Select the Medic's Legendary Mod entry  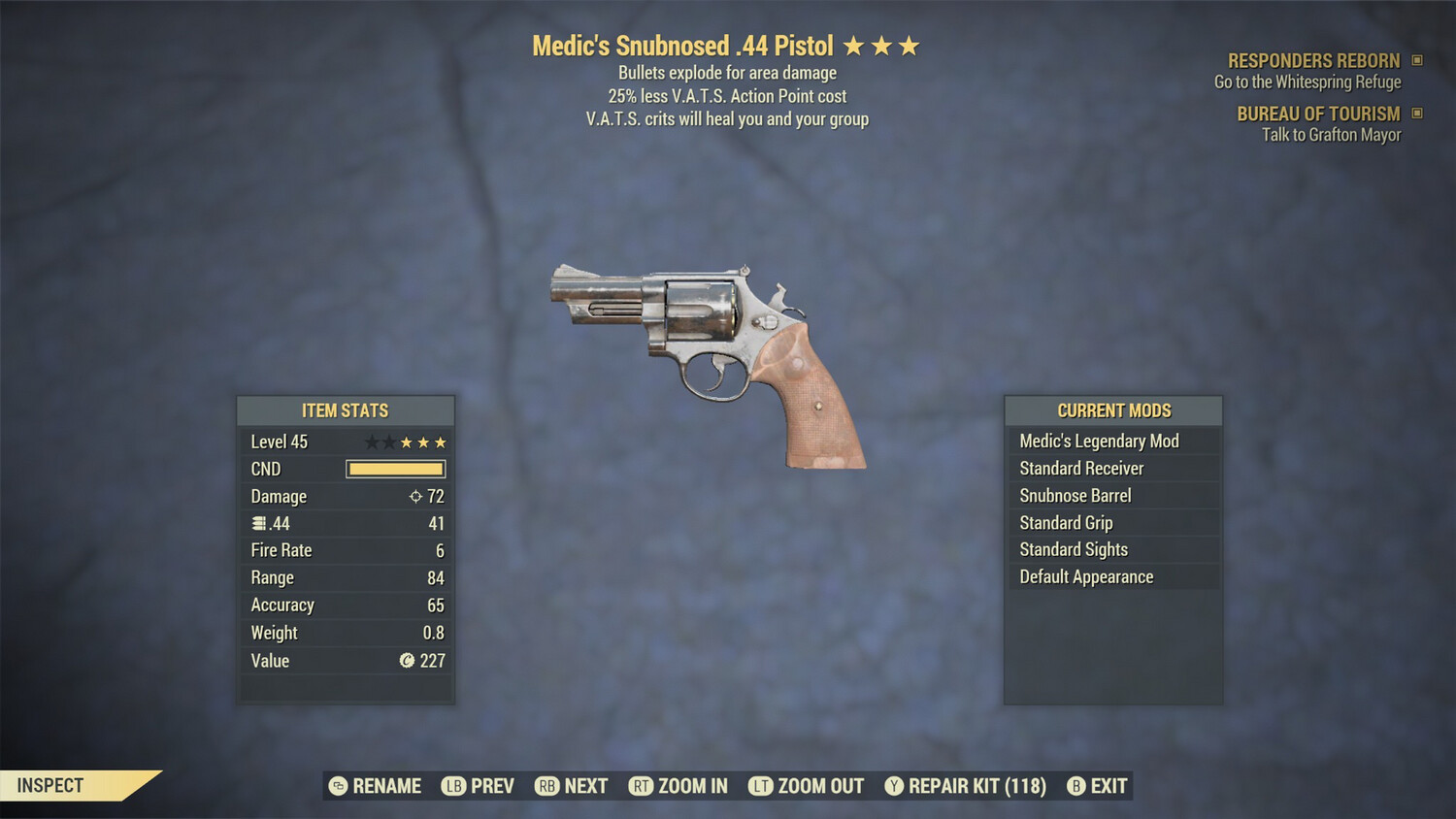coord(1098,441)
